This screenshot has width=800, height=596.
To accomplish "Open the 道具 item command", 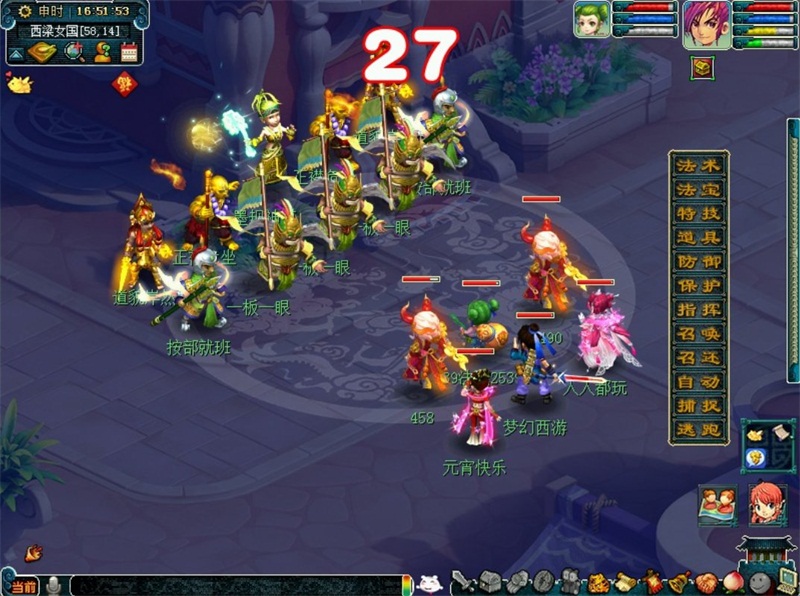I will [x=700, y=237].
